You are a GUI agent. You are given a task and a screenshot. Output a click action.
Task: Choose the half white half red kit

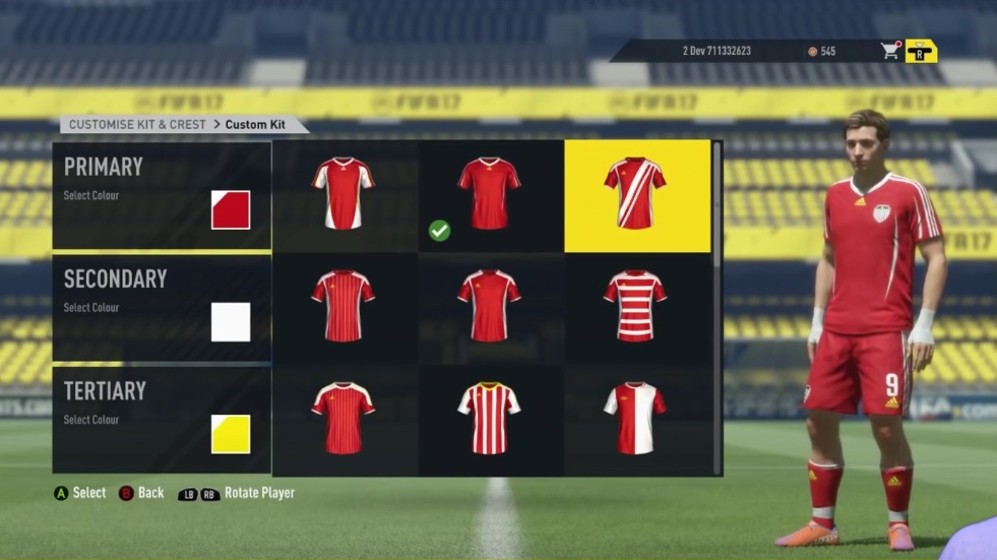[x=635, y=416]
